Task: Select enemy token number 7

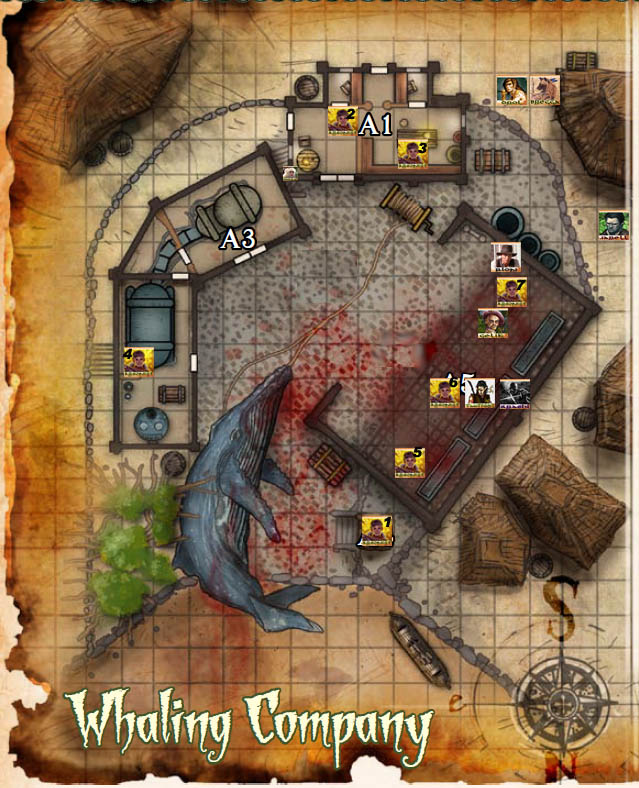Action: coord(512,293)
